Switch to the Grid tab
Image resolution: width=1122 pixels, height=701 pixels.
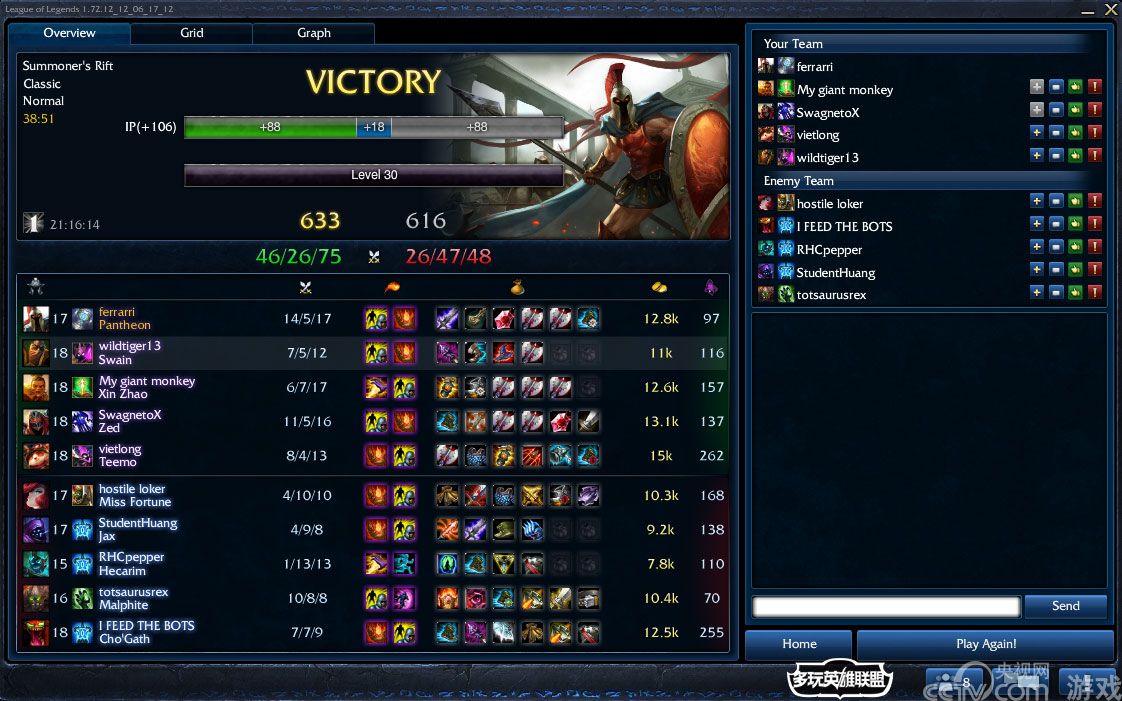click(192, 33)
